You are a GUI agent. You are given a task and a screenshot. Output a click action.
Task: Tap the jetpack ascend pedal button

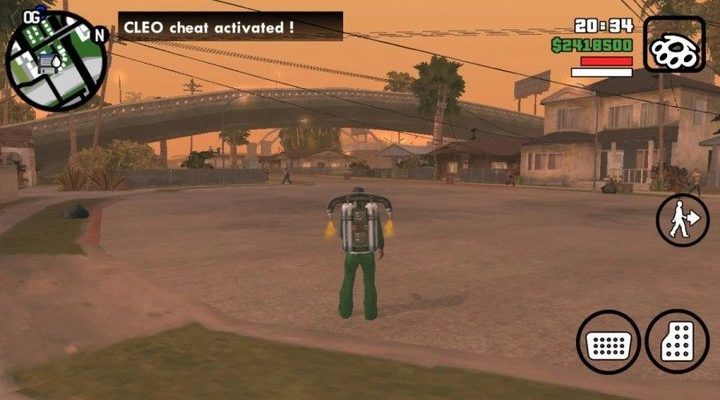point(677,340)
